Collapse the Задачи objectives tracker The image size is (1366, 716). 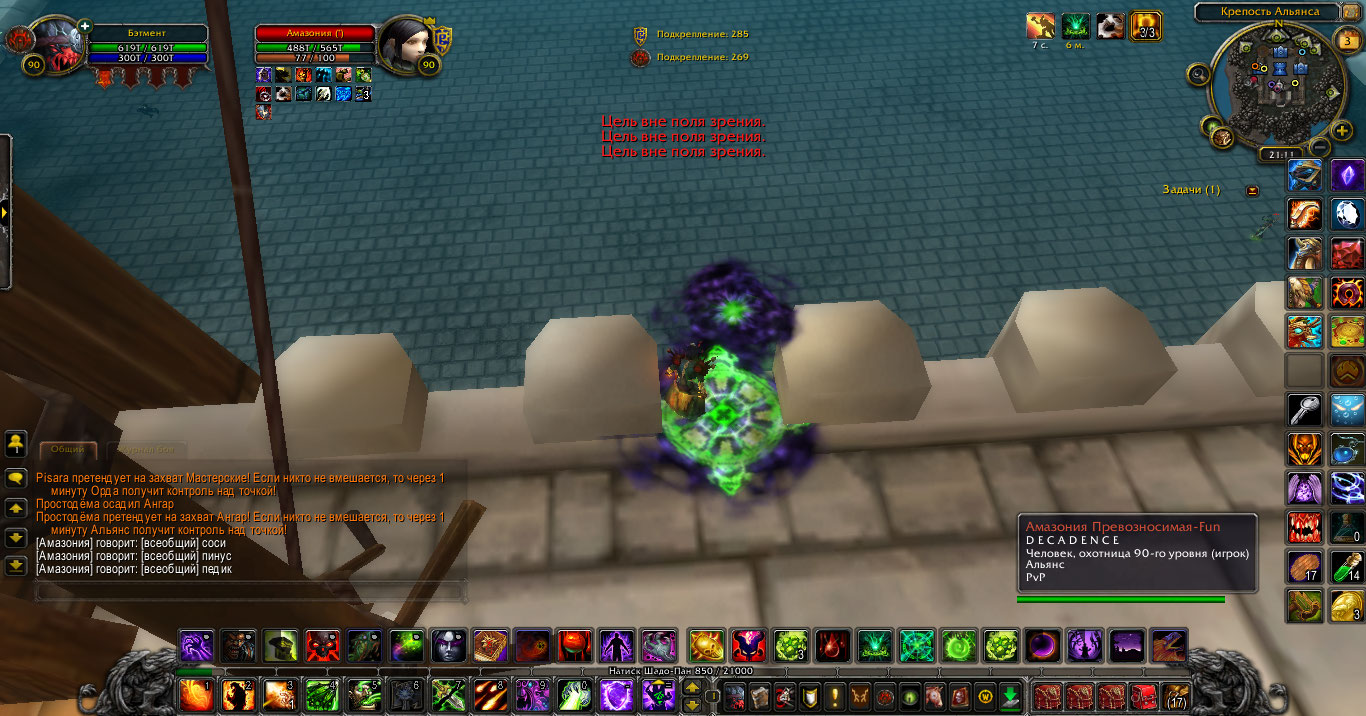pyautogui.click(x=1252, y=190)
